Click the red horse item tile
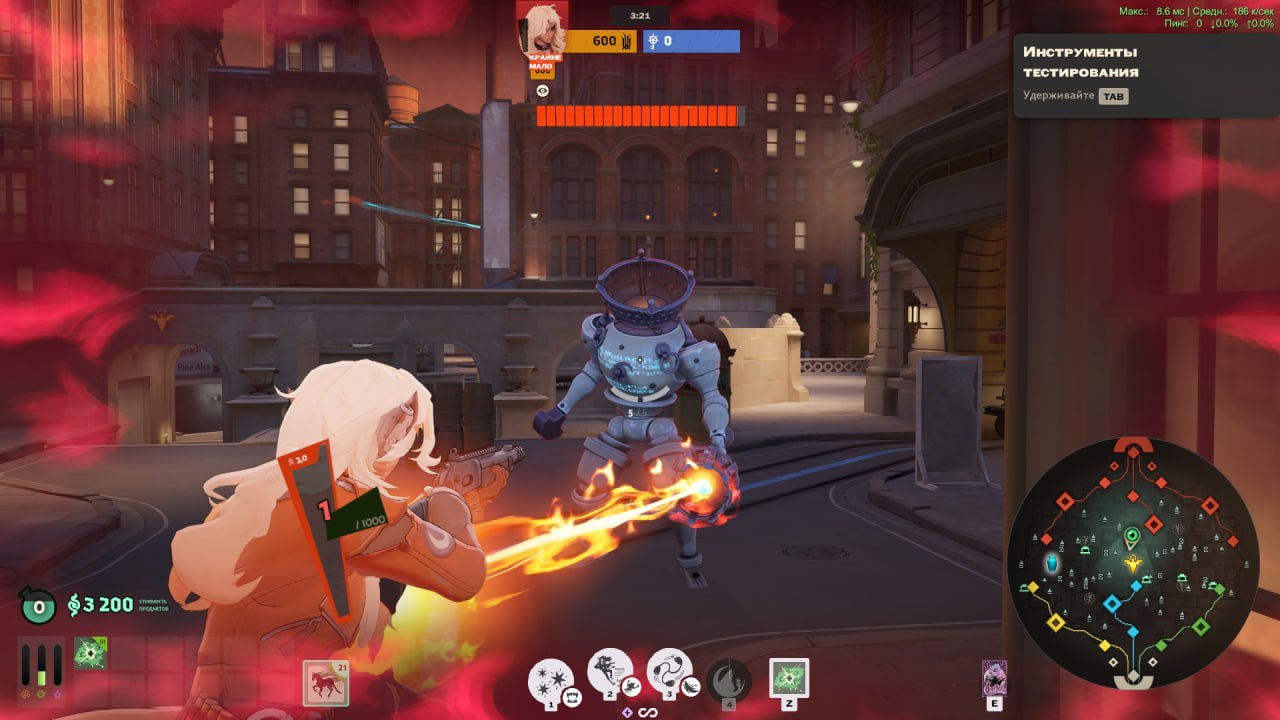This screenshot has height=720, width=1280. 324,683
